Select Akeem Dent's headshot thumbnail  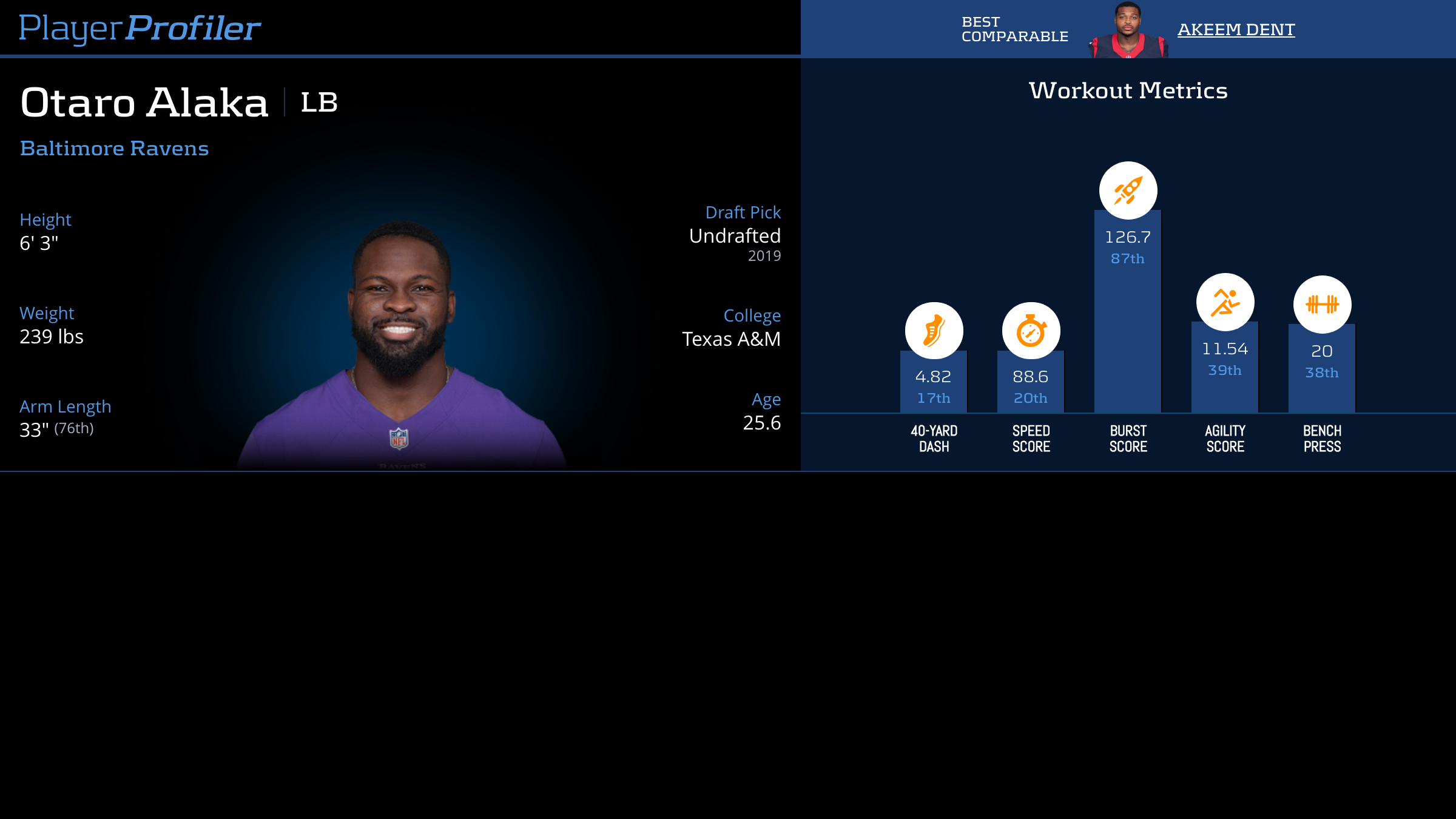click(x=1128, y=30)
